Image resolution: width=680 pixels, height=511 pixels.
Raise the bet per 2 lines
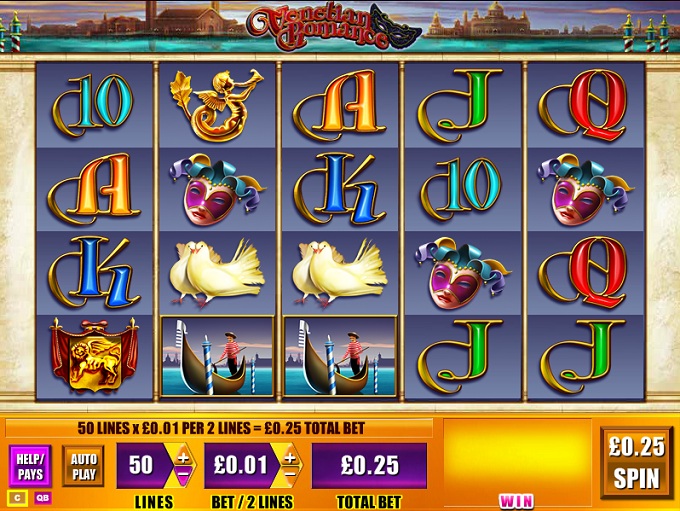coord(289,458)
